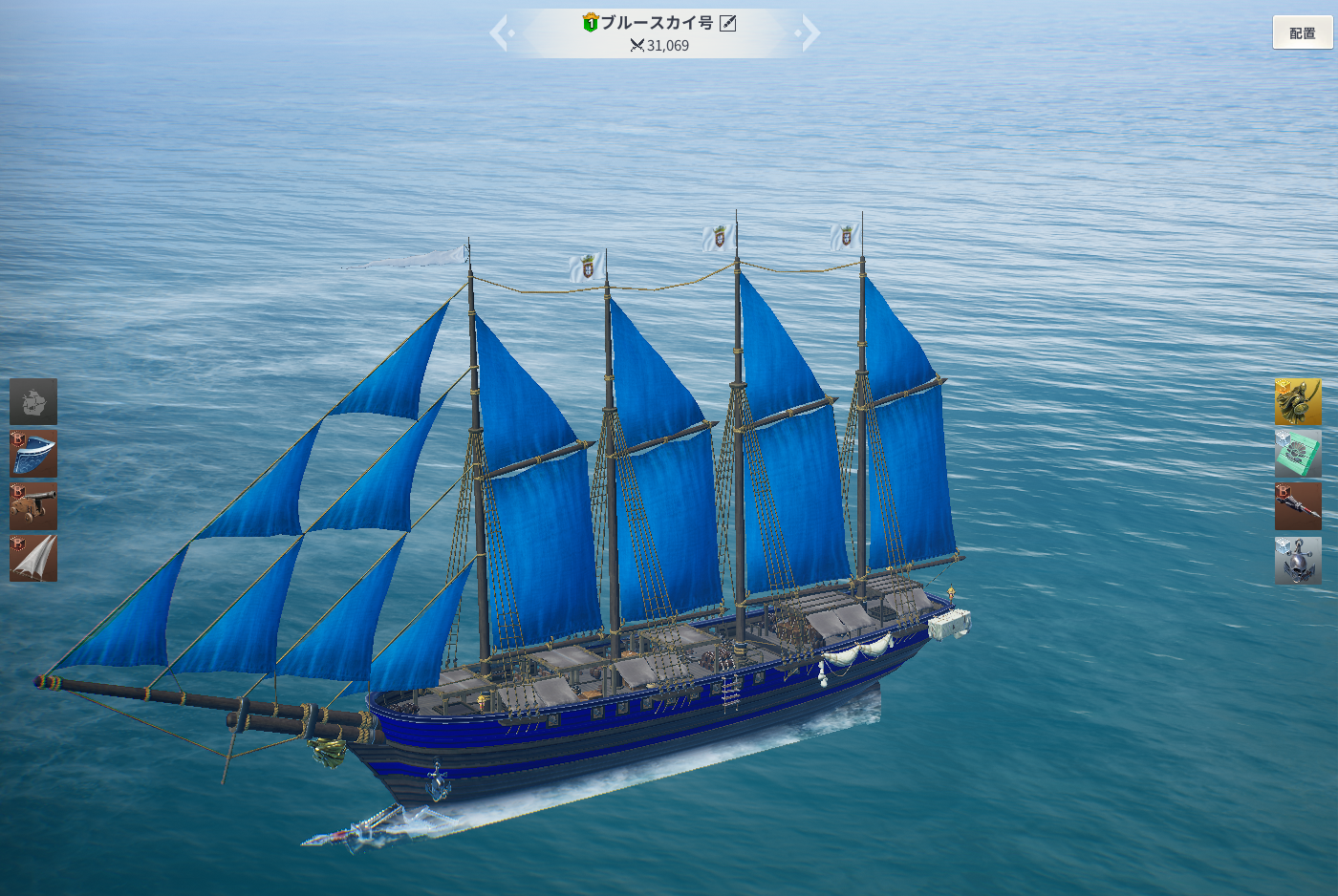This screenshot has width=1338, height=896.
Task: Click the 配置 button
Action: click(1302, 33)
